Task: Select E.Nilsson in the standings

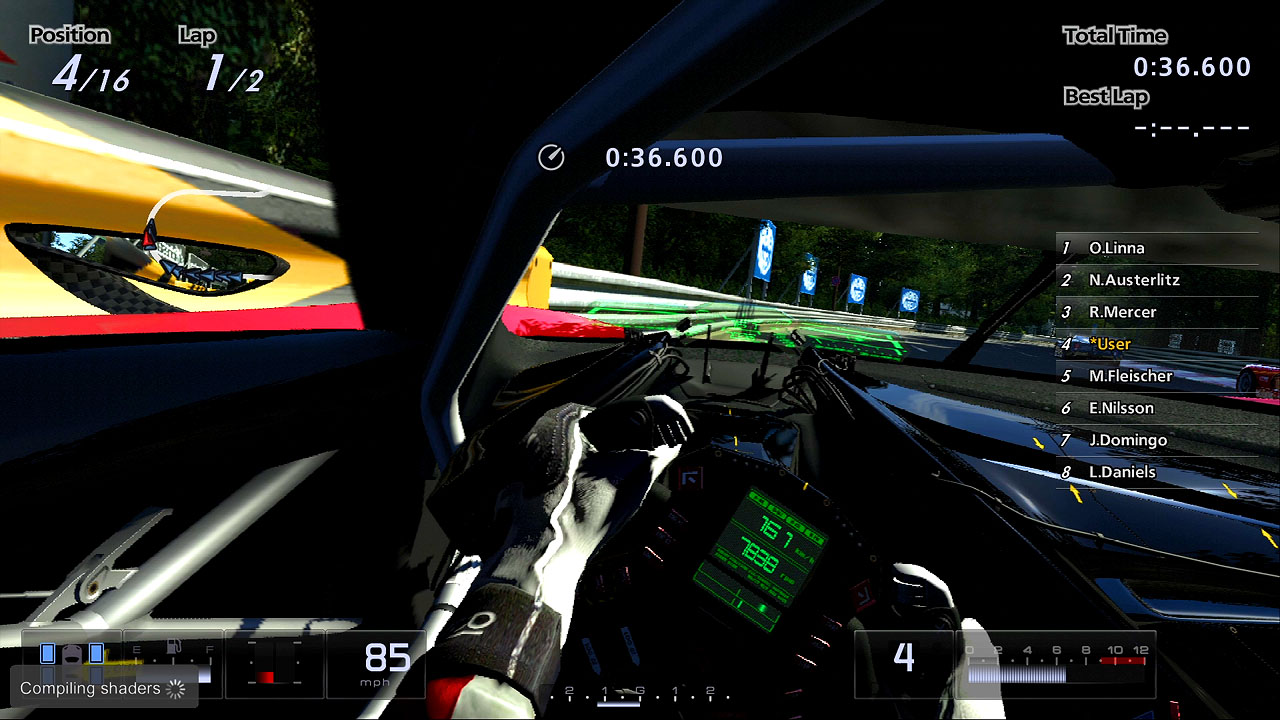Action: coord(1121,408)
